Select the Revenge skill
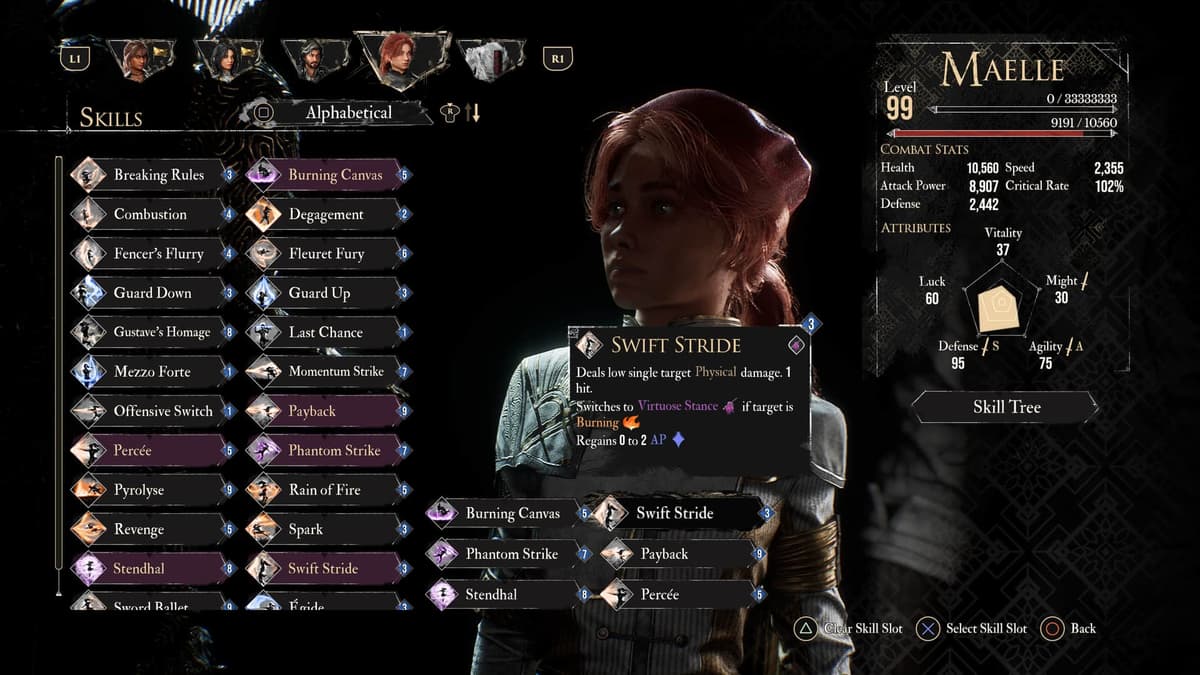 coord(139,529)
